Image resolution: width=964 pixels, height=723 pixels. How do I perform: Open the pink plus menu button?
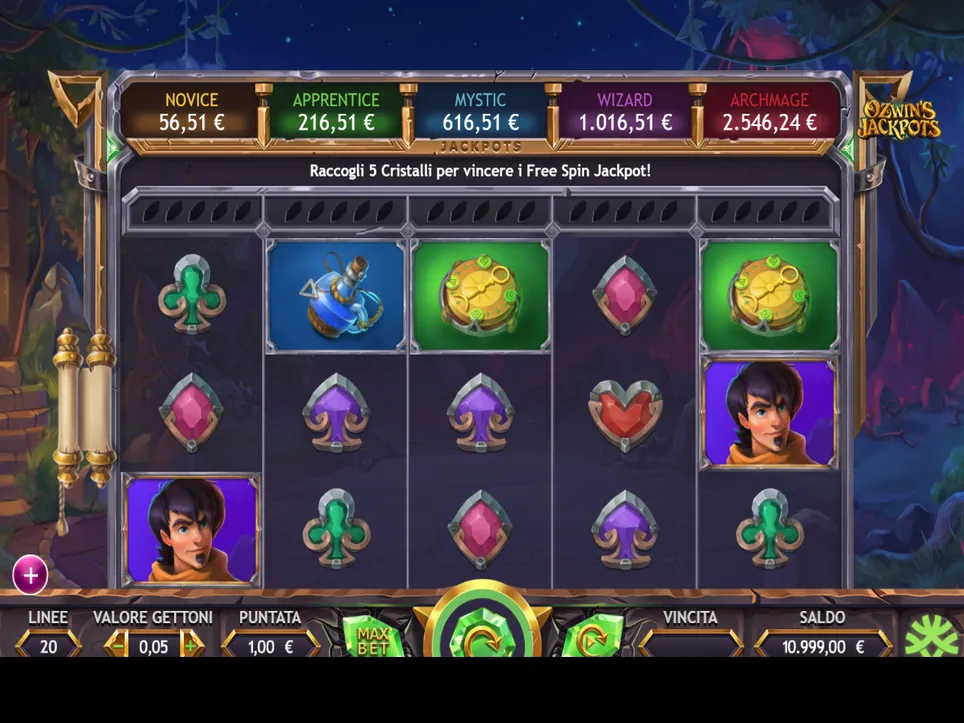30,575
